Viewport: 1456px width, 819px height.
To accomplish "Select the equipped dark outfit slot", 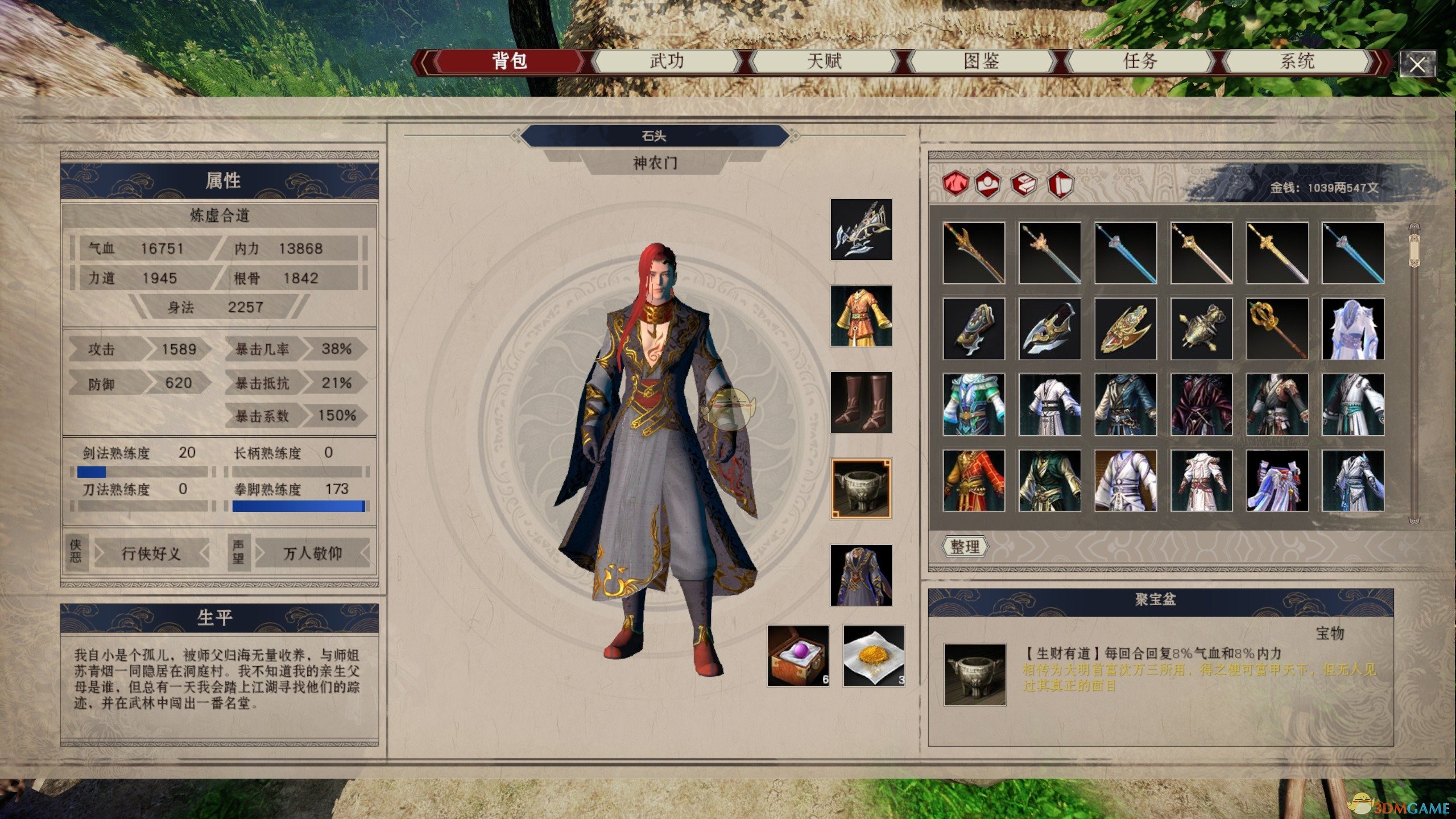I will (861, 576).
